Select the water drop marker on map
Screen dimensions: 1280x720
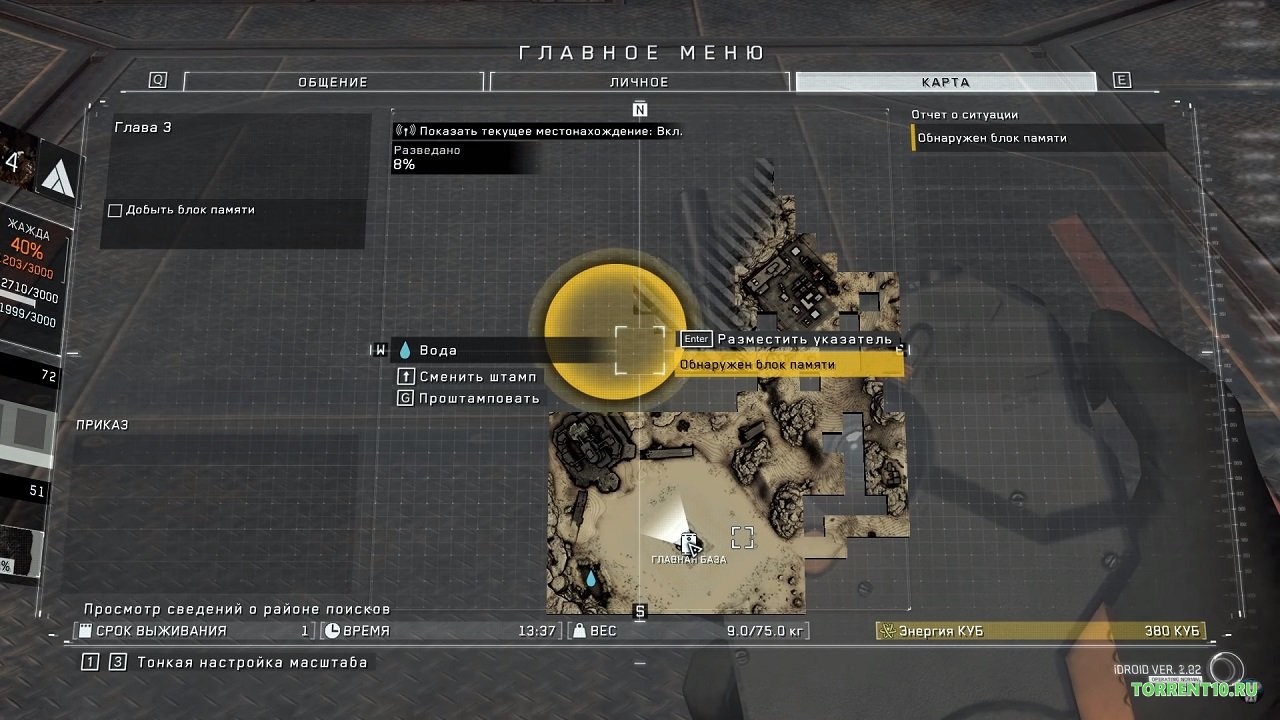[590, 578]
